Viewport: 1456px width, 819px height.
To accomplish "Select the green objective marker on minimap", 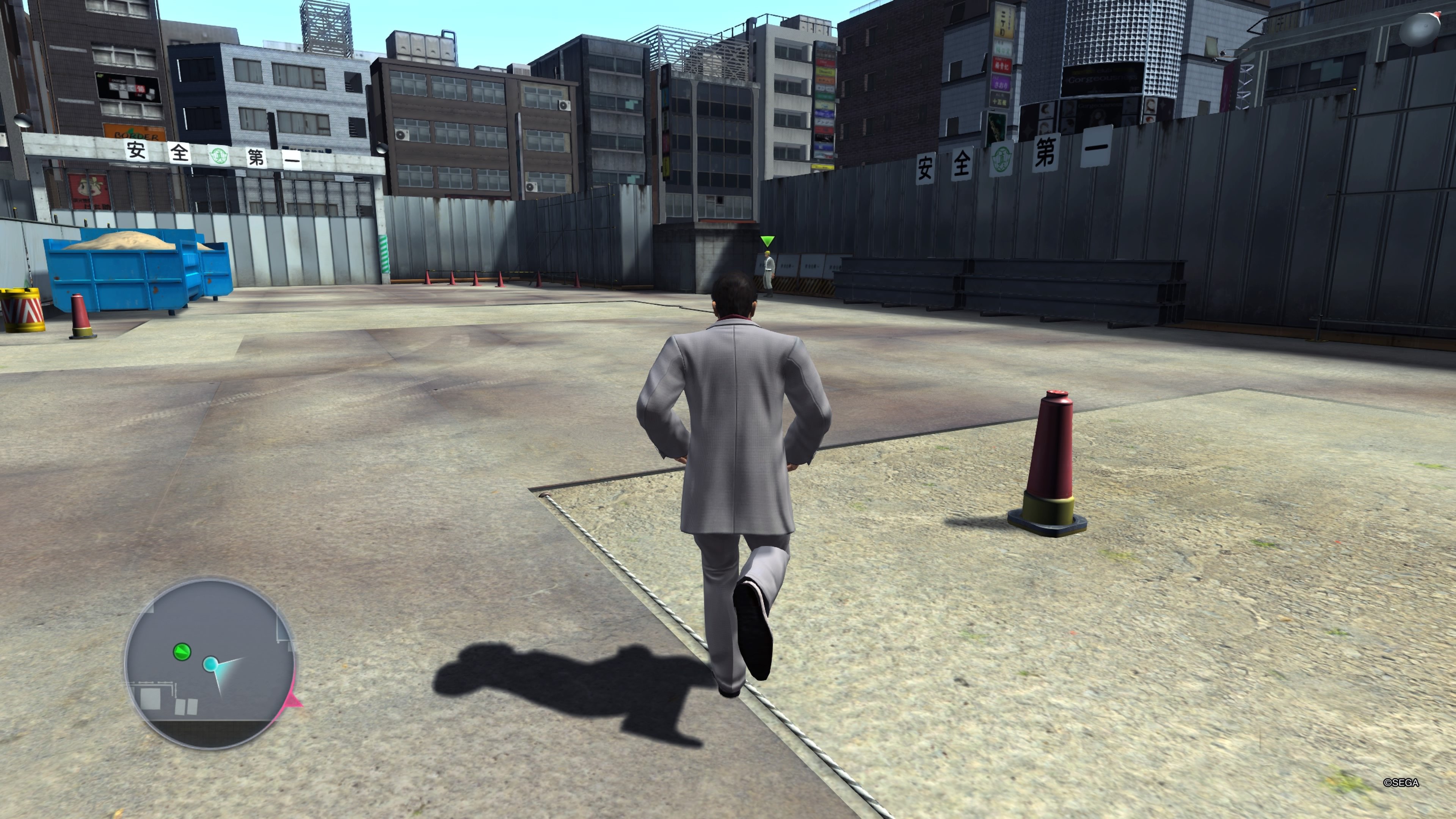I will 182,651.
